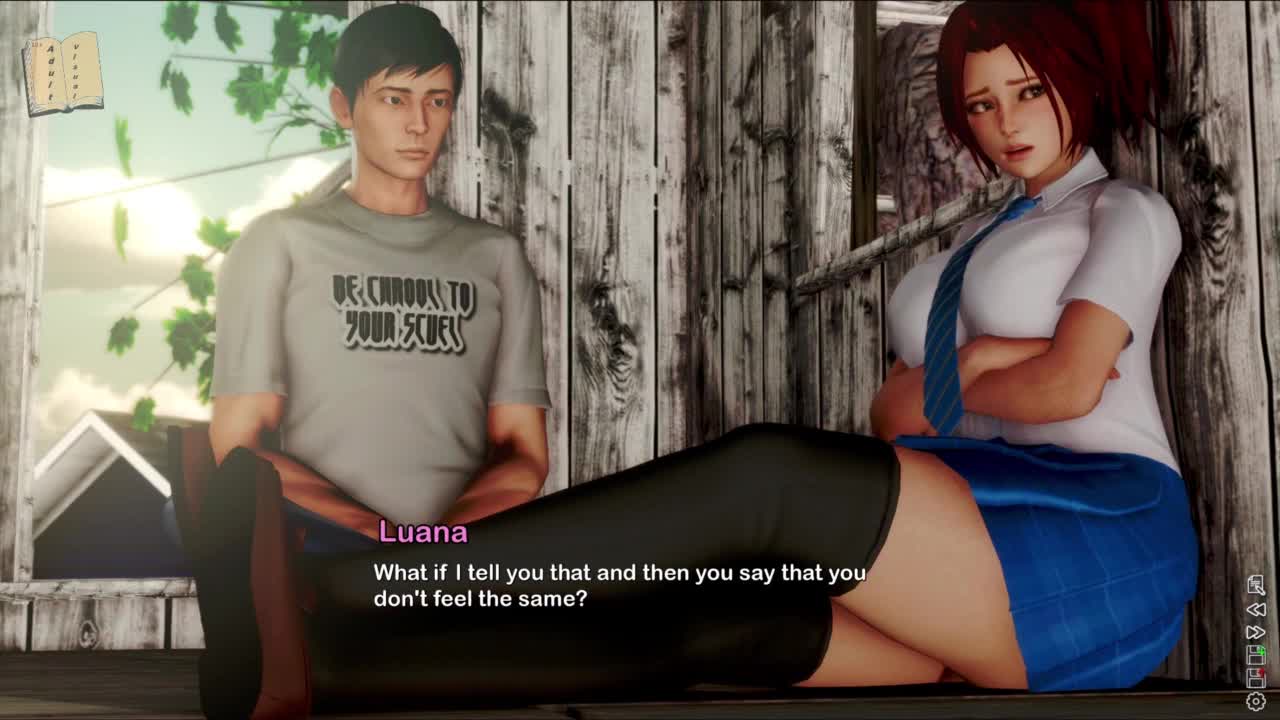
Task: Roll back with the double-left-arrow icon
Action: 1256,609
